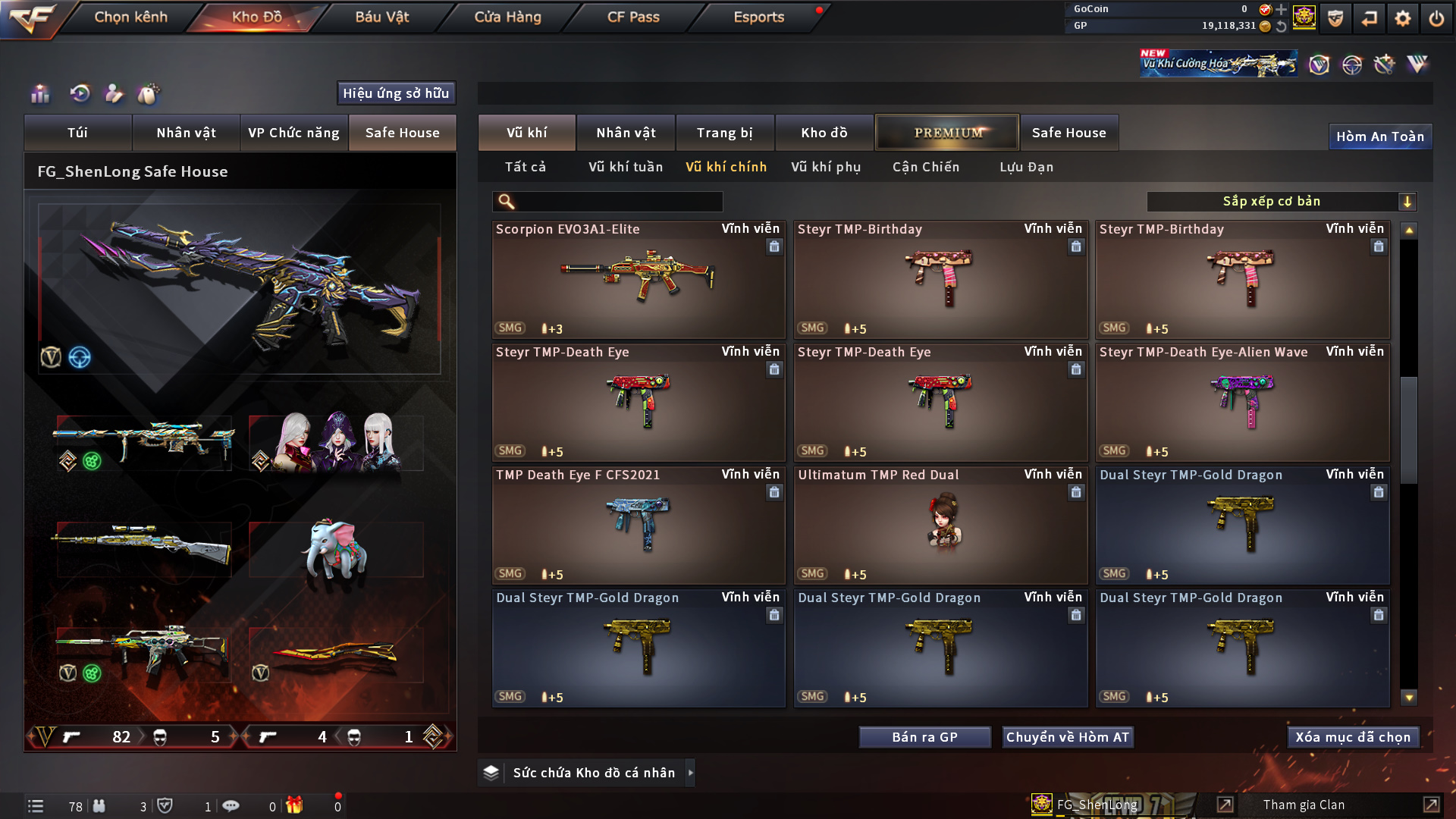This screenshot has width=1456, height=819.
Task: Click the settings gear icon
Action: point(1403,18)
